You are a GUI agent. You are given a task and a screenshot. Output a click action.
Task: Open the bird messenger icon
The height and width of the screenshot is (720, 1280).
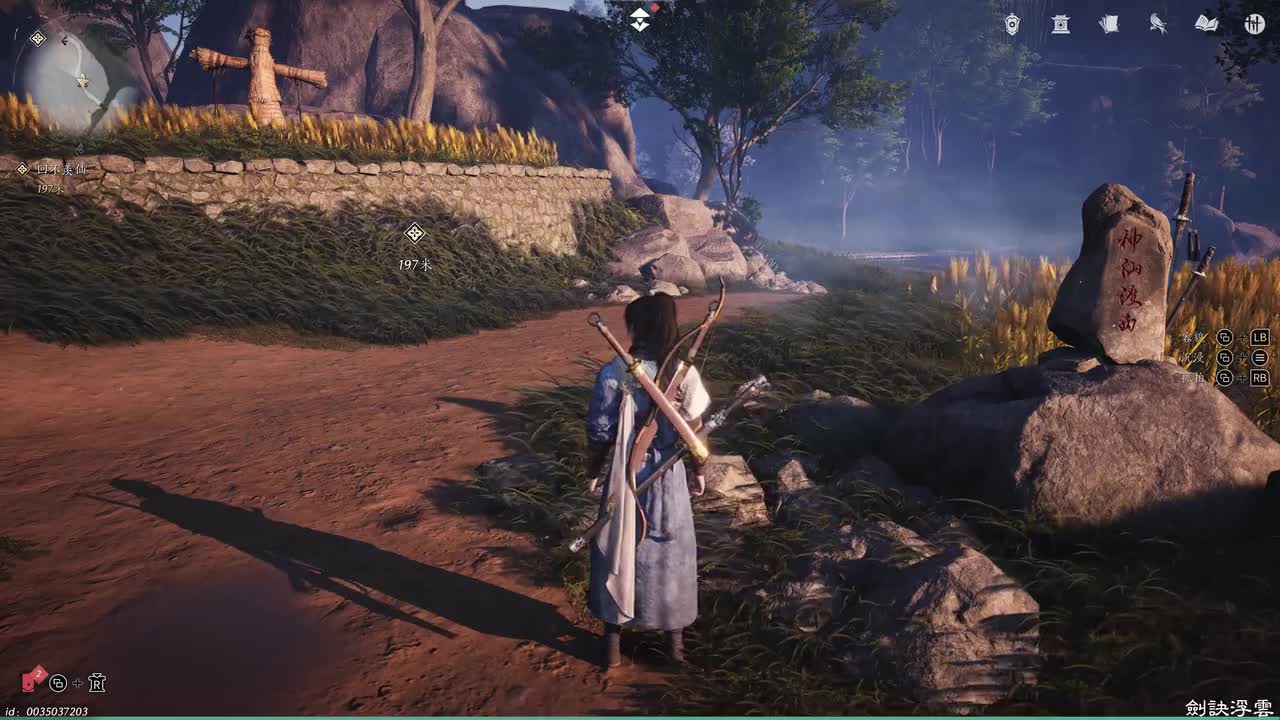point(1158,24)
